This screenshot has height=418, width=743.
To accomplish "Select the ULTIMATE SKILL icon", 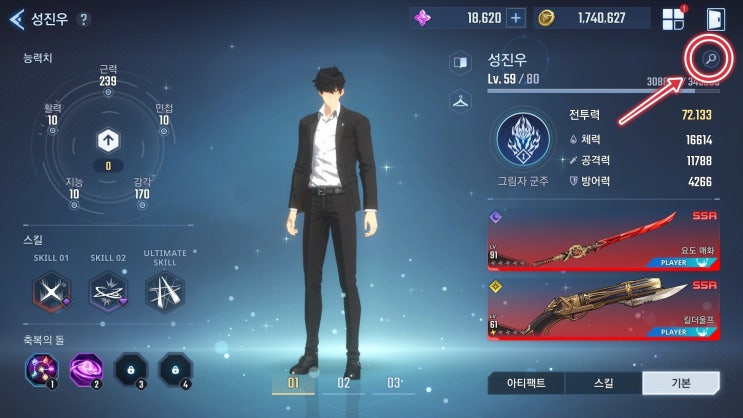I will tap(164, 292).
